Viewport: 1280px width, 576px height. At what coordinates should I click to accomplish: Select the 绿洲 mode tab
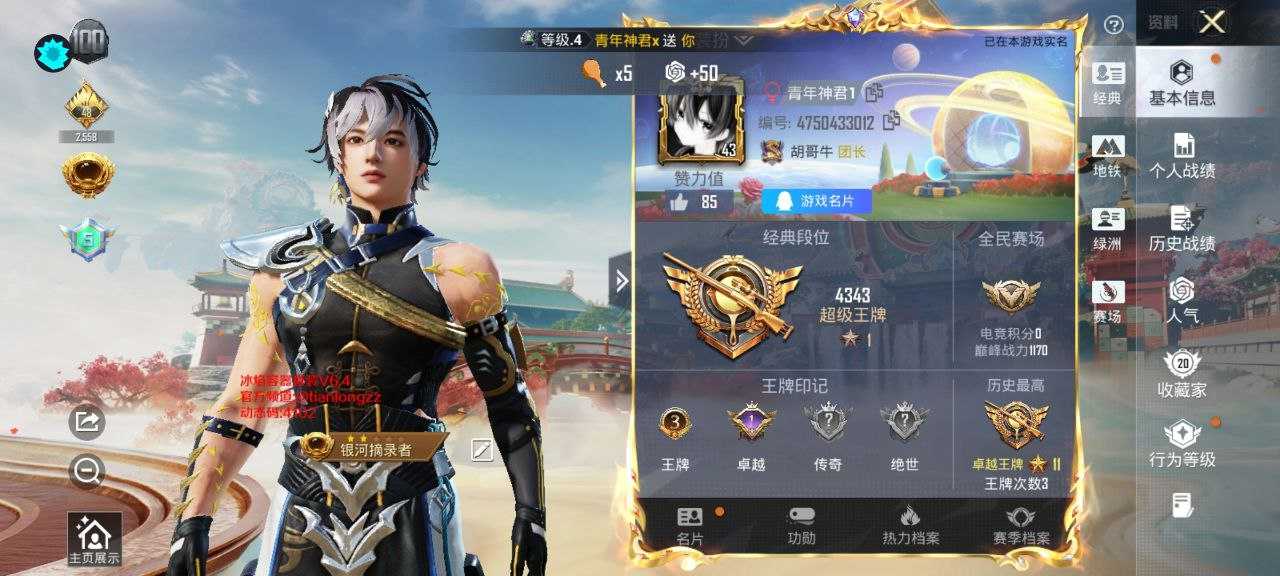click(1108, 229)
